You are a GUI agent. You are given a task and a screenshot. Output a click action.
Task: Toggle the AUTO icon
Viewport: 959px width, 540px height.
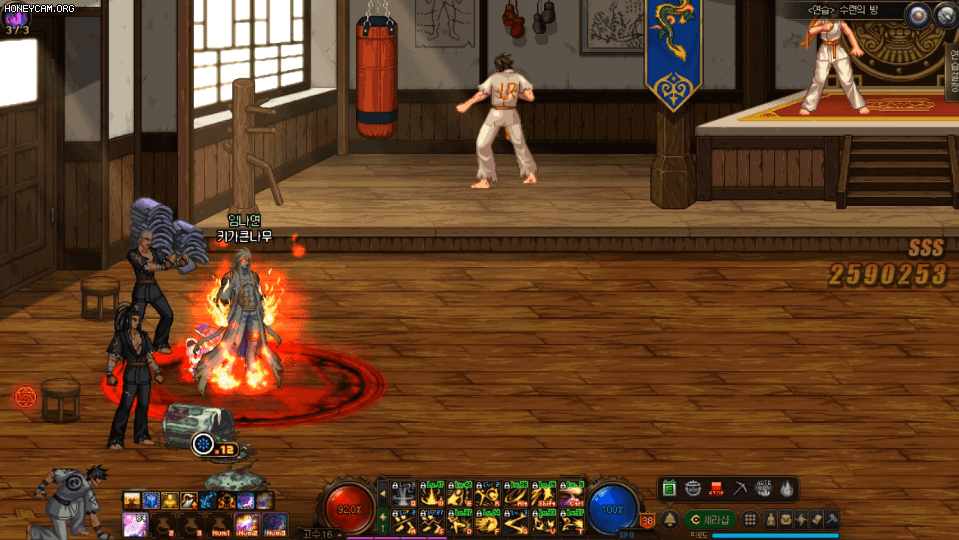coord(763,489)
